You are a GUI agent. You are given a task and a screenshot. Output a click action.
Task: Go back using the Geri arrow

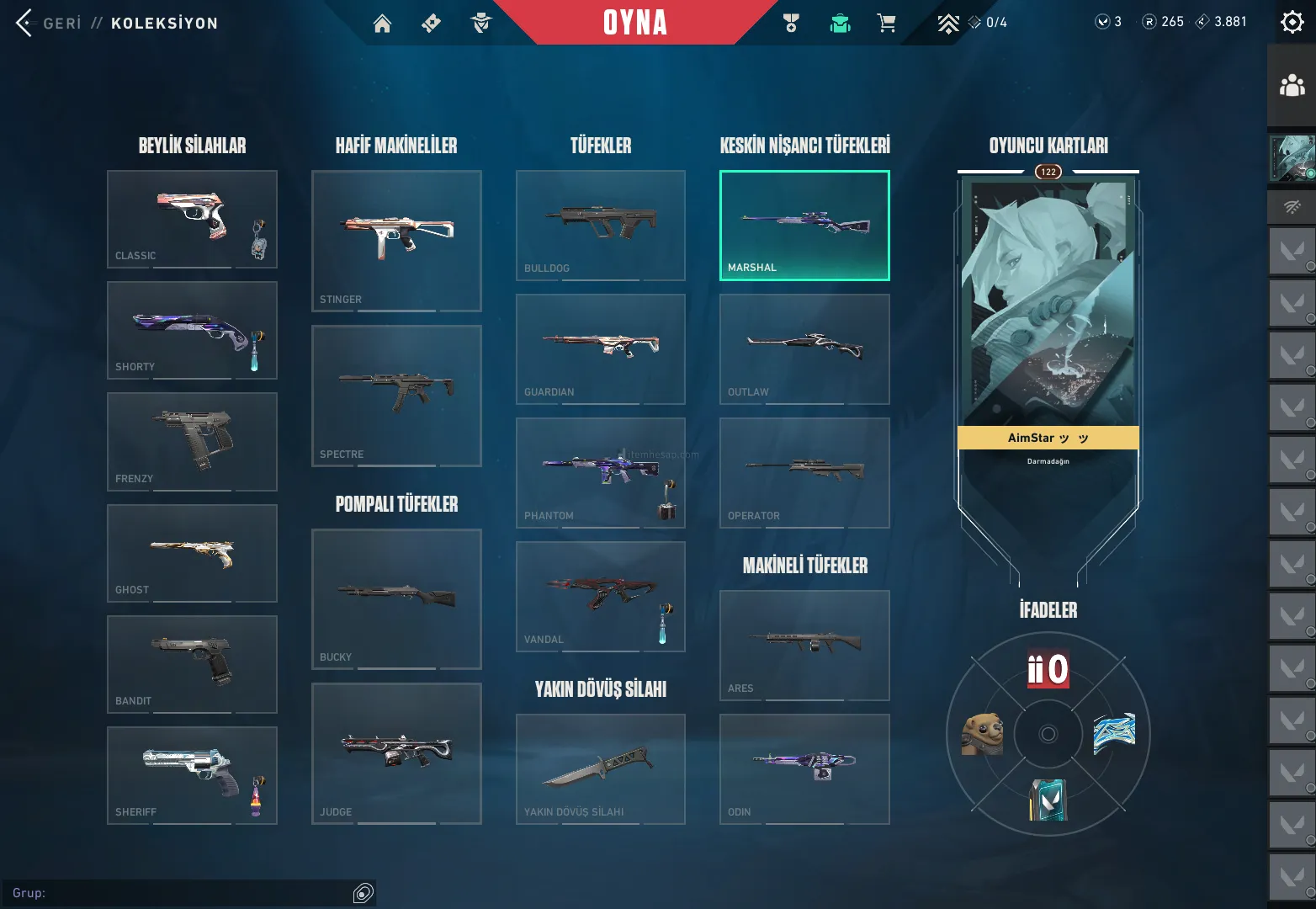point(25,23)
